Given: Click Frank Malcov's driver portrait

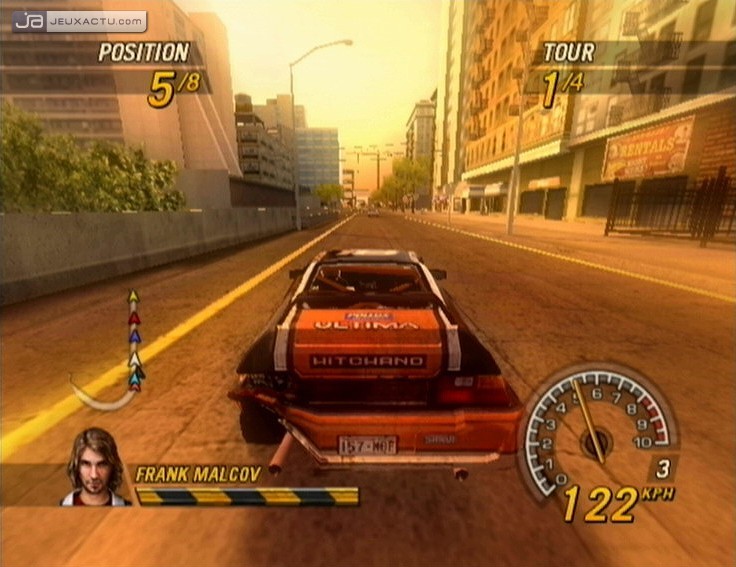Looking at the screenshot, I should (x=96, y=467).
